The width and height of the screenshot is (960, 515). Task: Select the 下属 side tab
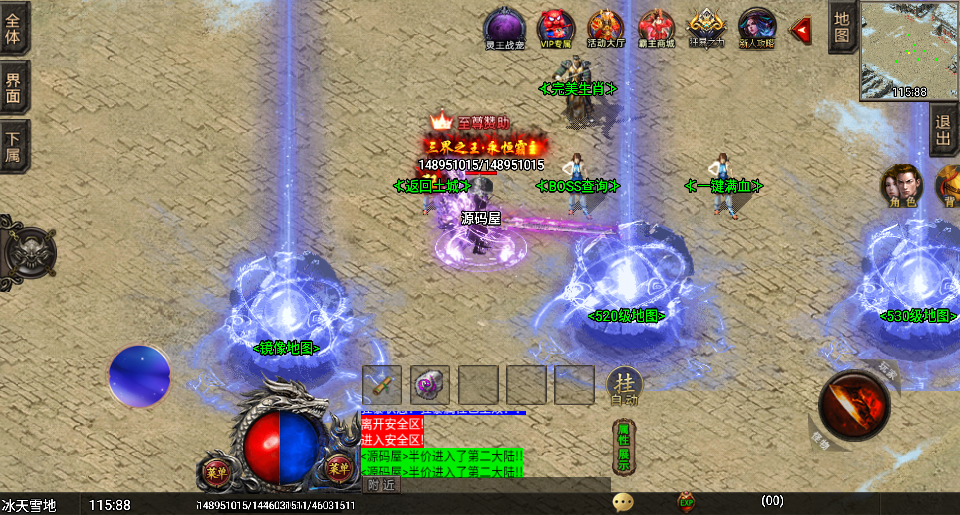click(x=14, y=146)
